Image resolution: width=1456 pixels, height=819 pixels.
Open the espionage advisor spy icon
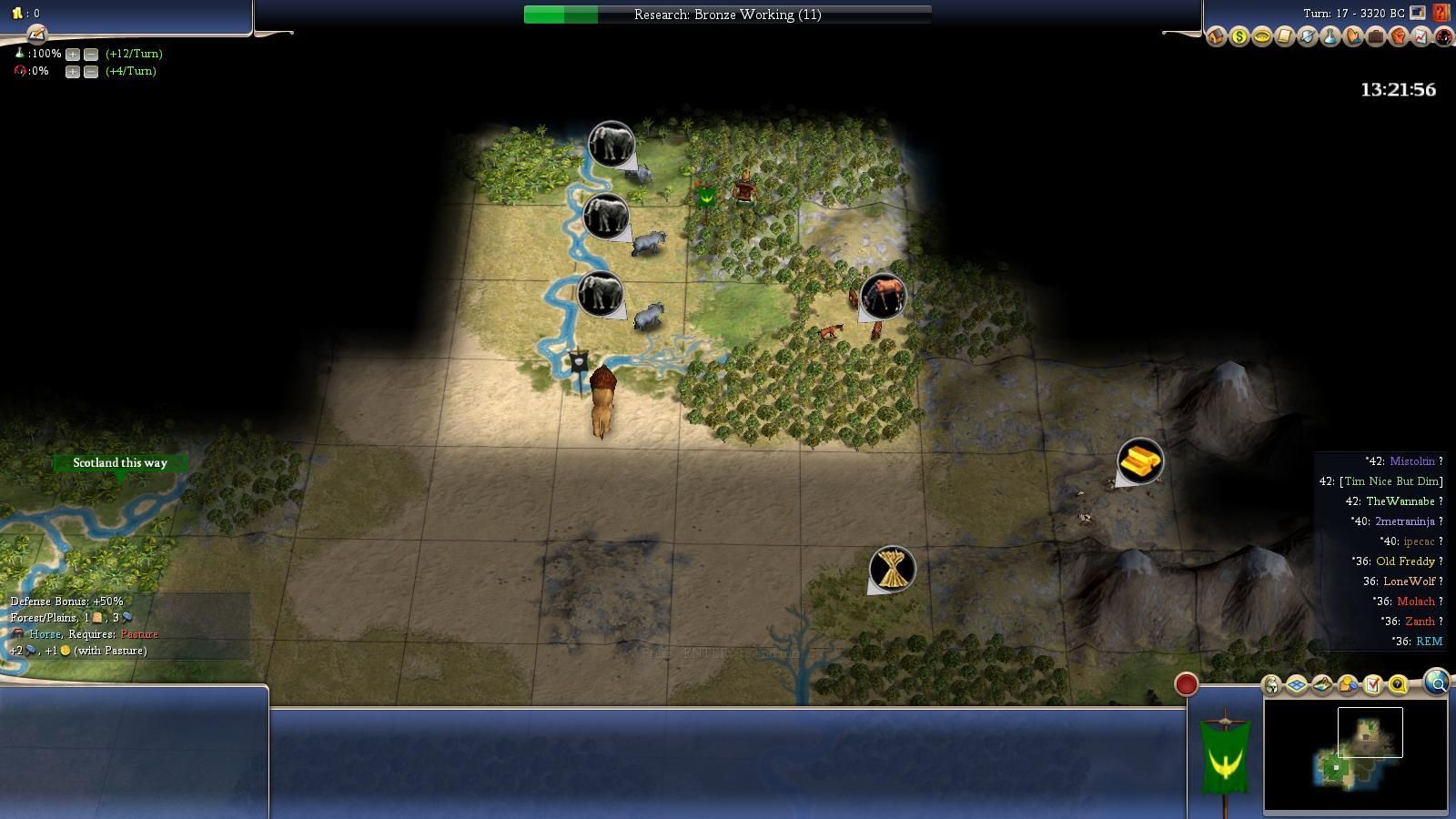click(1443, 36)
